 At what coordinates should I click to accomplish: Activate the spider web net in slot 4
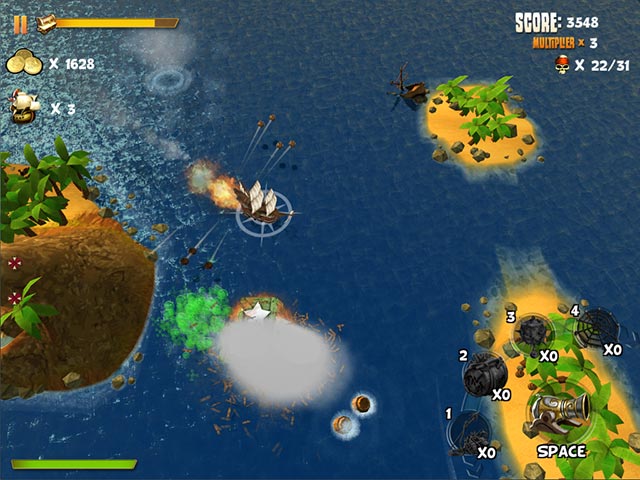pyautogui.click(x=597, y=327)
